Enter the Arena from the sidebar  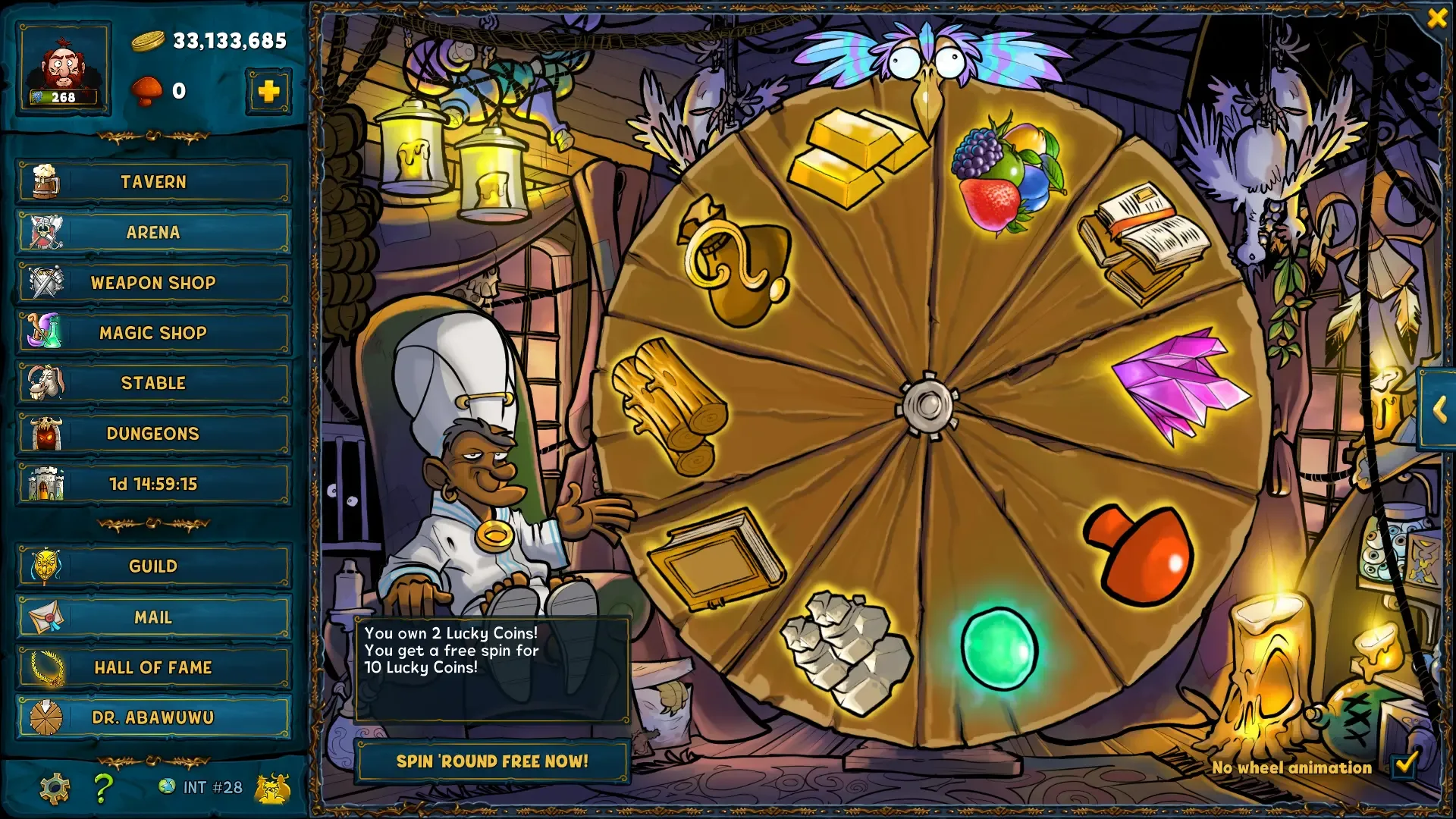pos(152,232)
